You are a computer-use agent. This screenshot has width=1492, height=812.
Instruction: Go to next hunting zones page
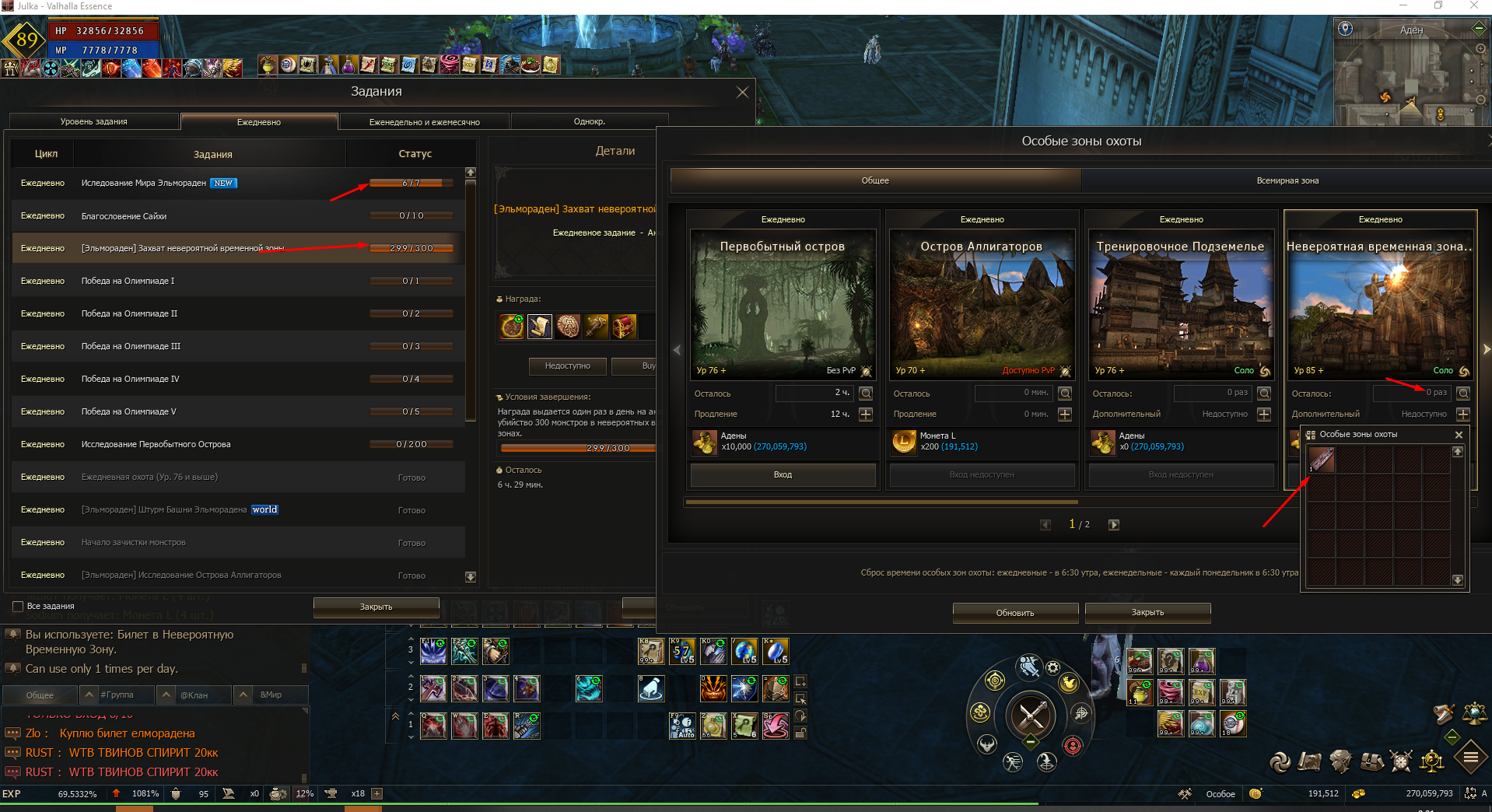(x=1113, y=525)
